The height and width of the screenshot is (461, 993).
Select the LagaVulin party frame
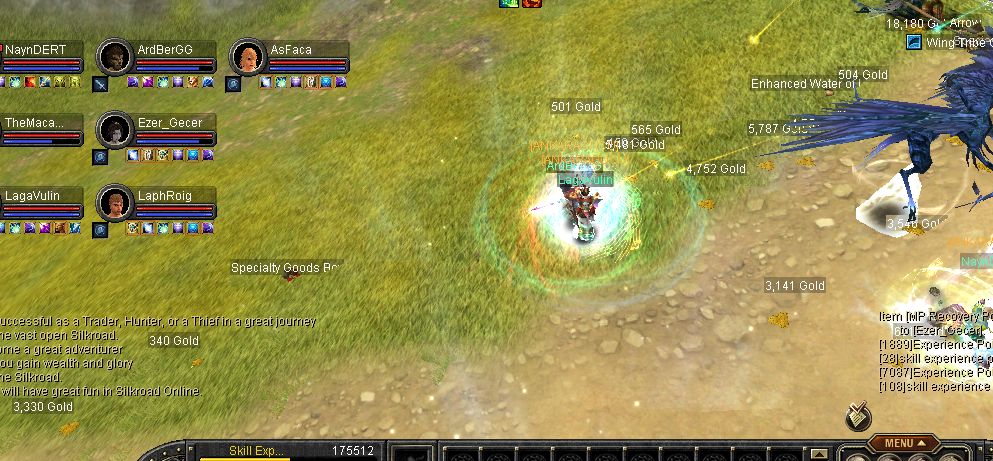[40, 203]
